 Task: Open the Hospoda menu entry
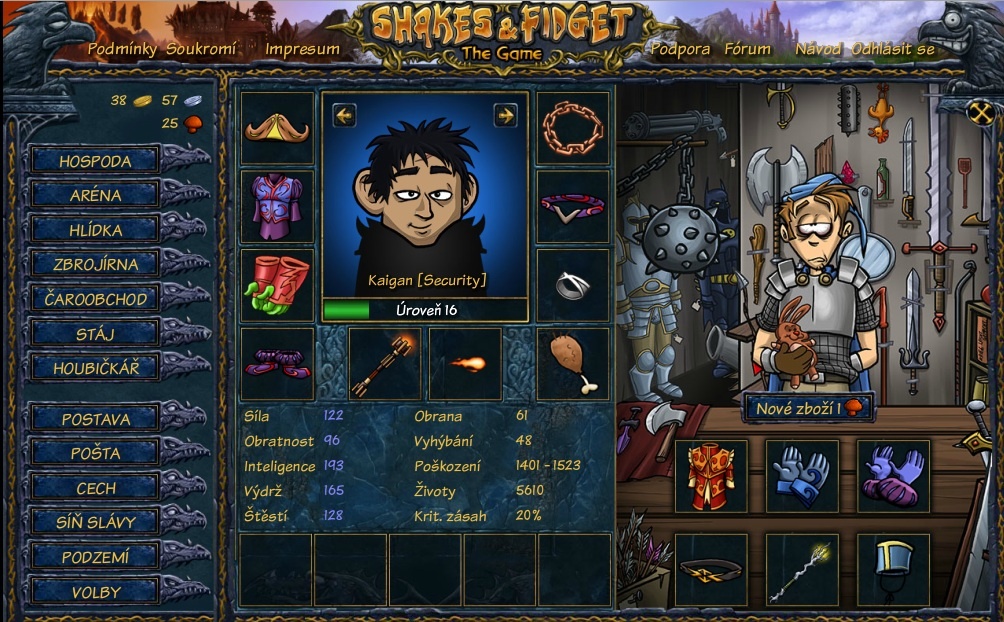pos(95,160)
